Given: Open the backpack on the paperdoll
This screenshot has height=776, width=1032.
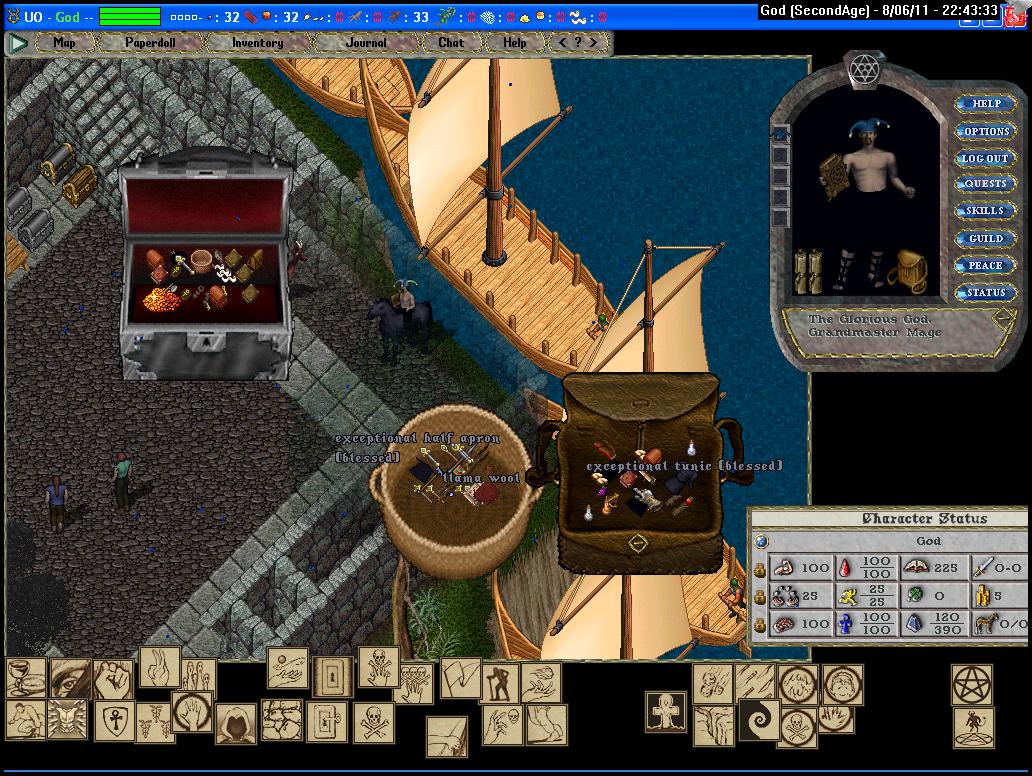Looking at the screenshot, I should click(x=907, y=271).
